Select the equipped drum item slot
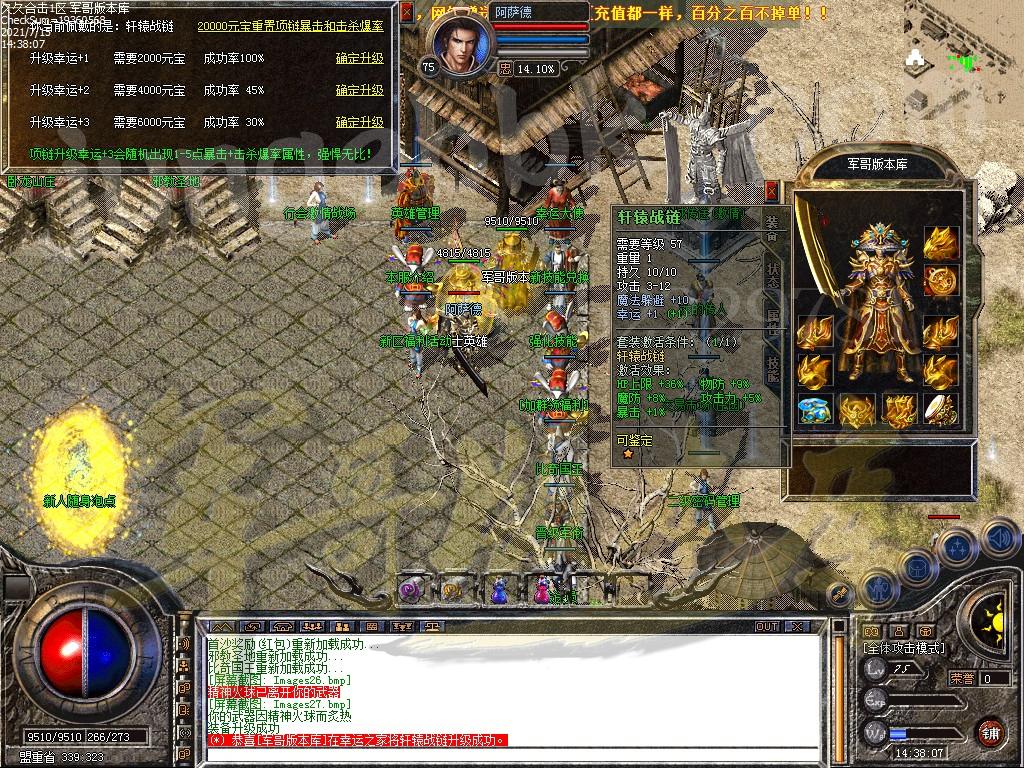The image size is (1024, 768). click(940, 409)
